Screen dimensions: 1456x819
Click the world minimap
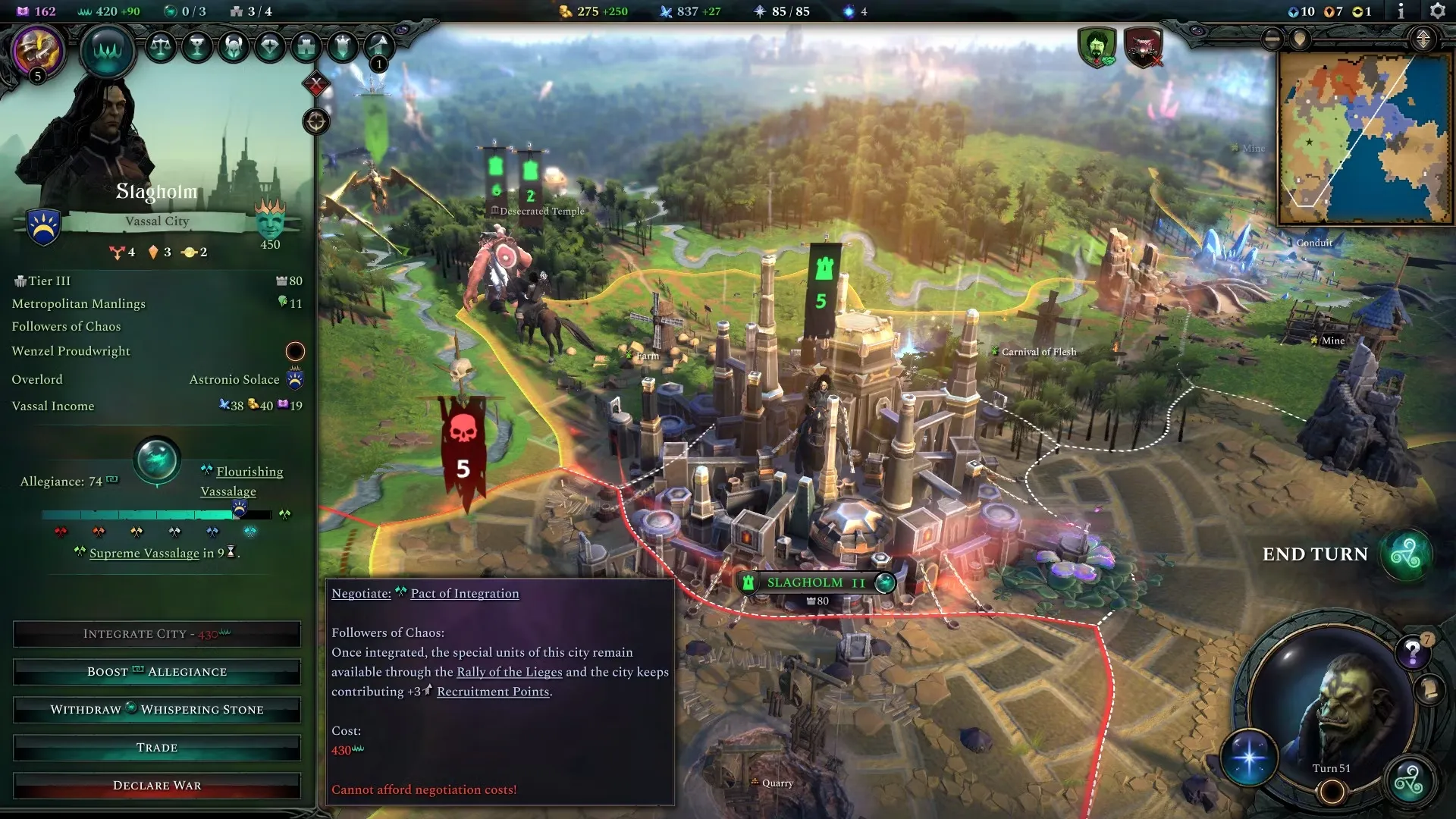click(1364, 138)
